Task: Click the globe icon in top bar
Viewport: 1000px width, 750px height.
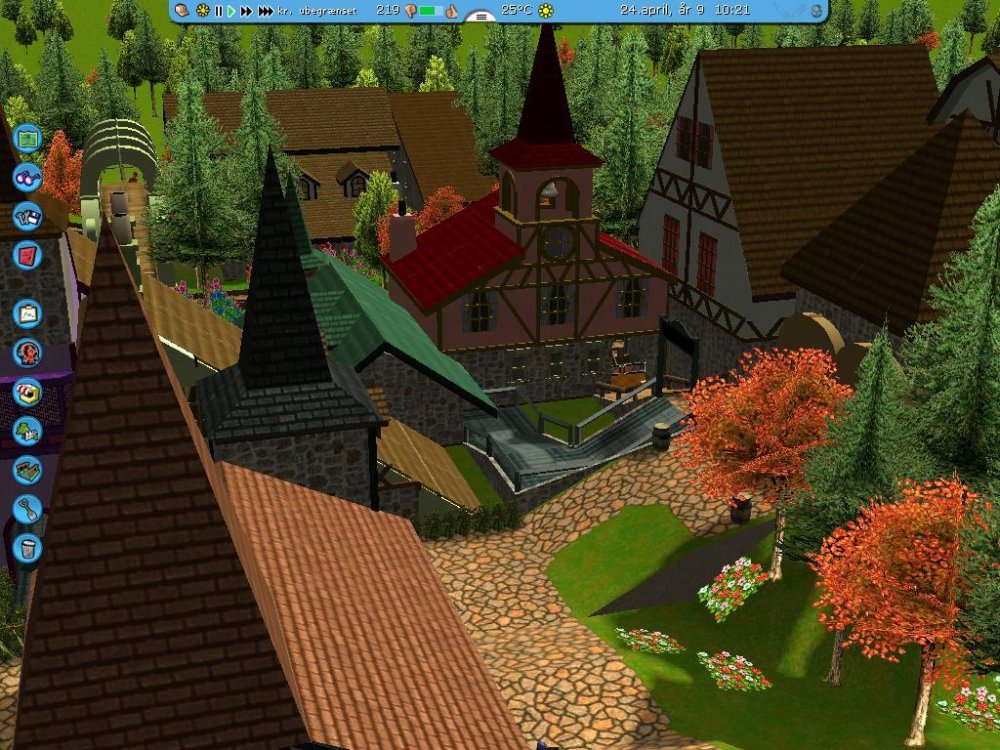Action: tap(816, 11)
